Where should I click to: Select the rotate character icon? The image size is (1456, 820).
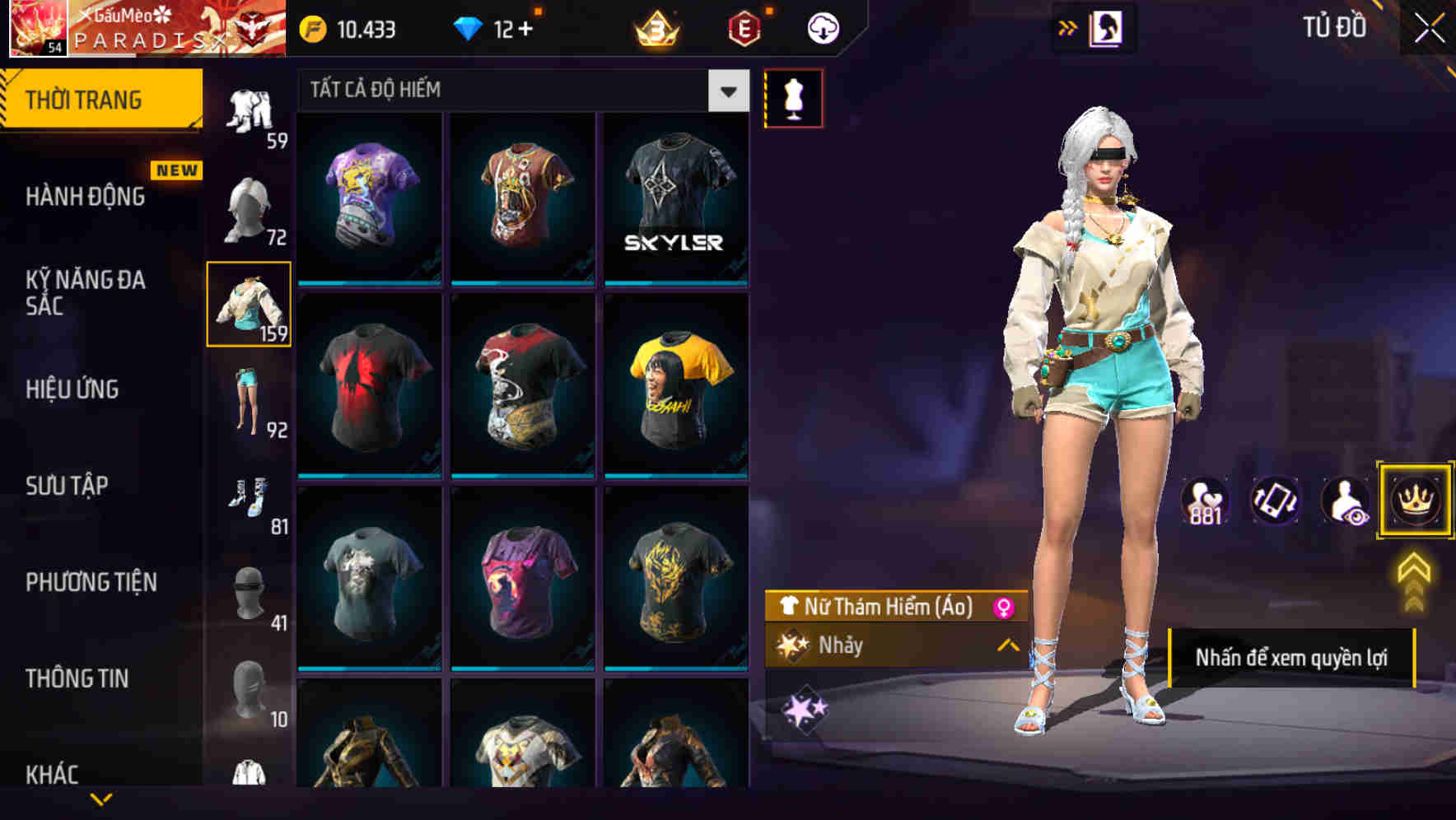1274,501
